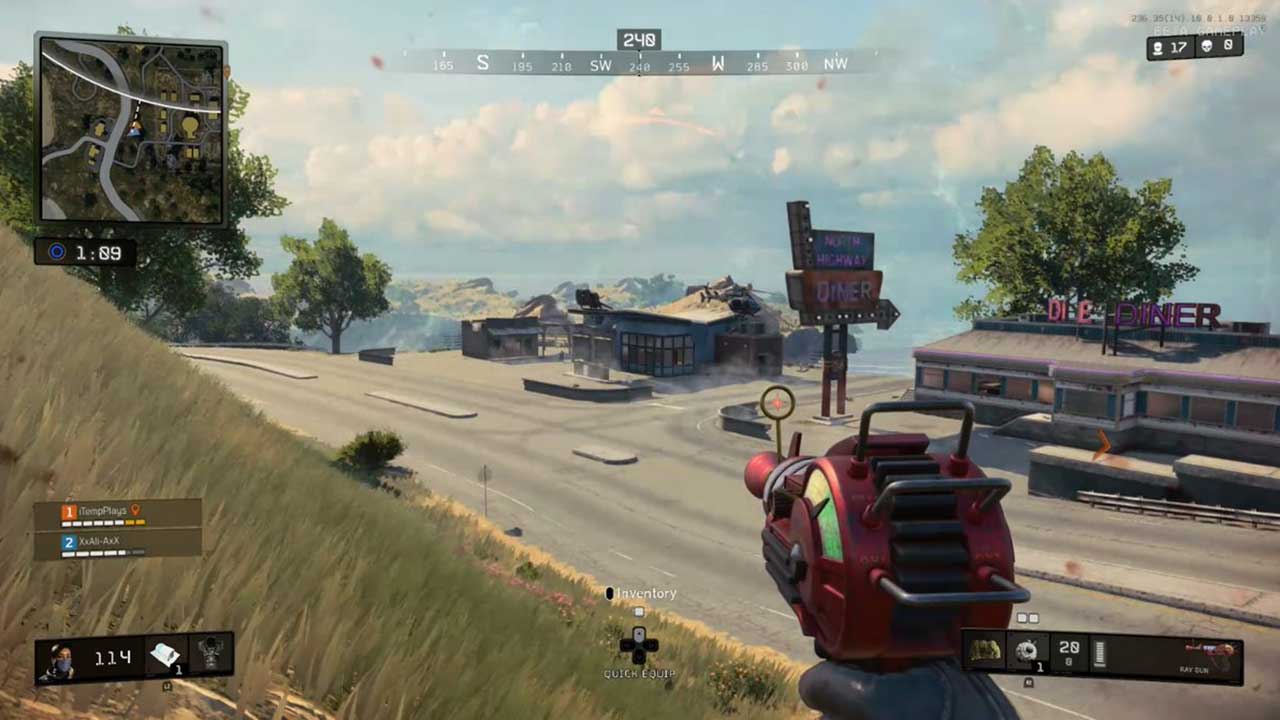Select teammate XxAli-AxX in squad list
1280x720 pixels.
(98, 542)
